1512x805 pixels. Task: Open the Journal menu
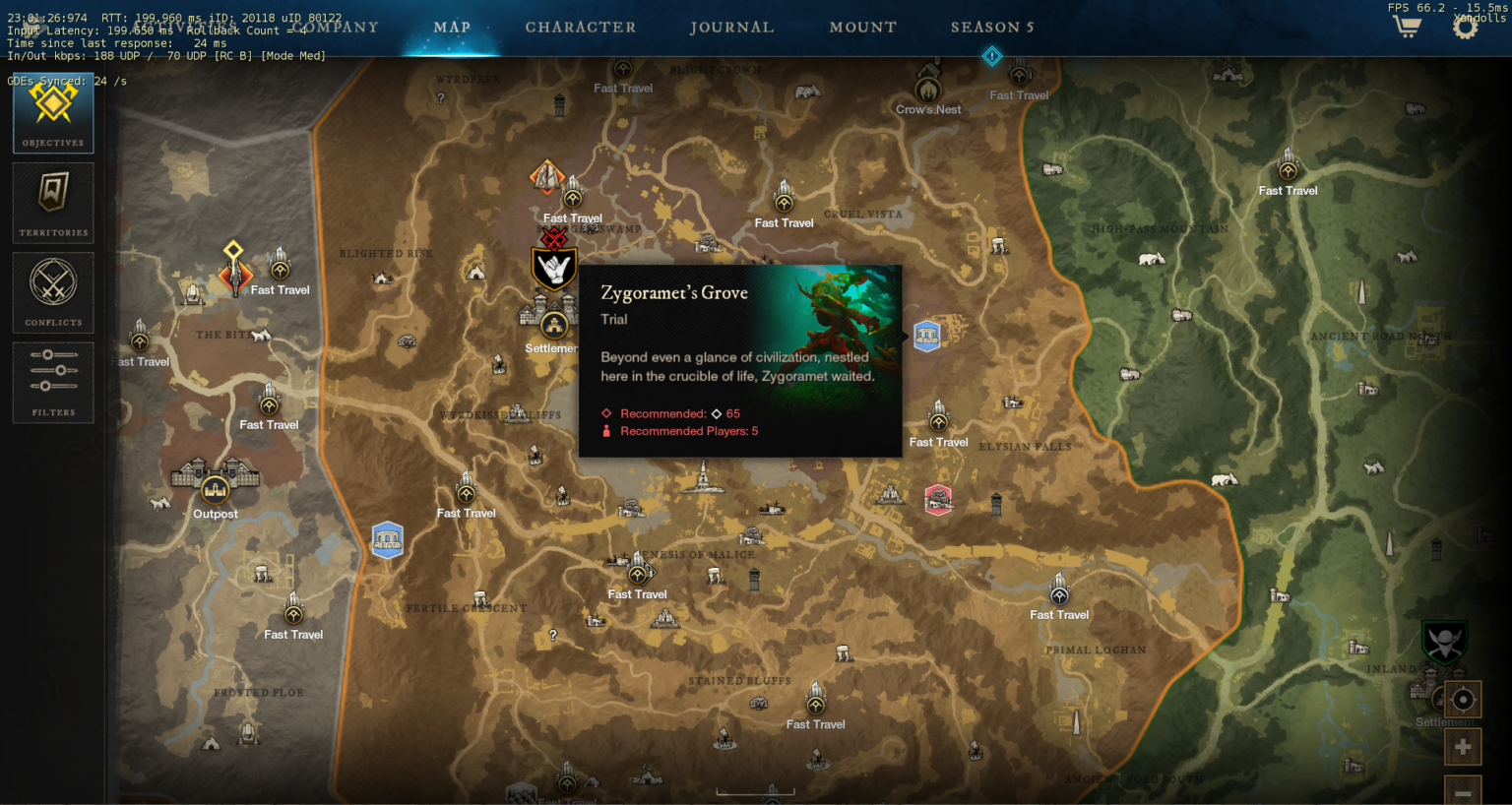732,27
